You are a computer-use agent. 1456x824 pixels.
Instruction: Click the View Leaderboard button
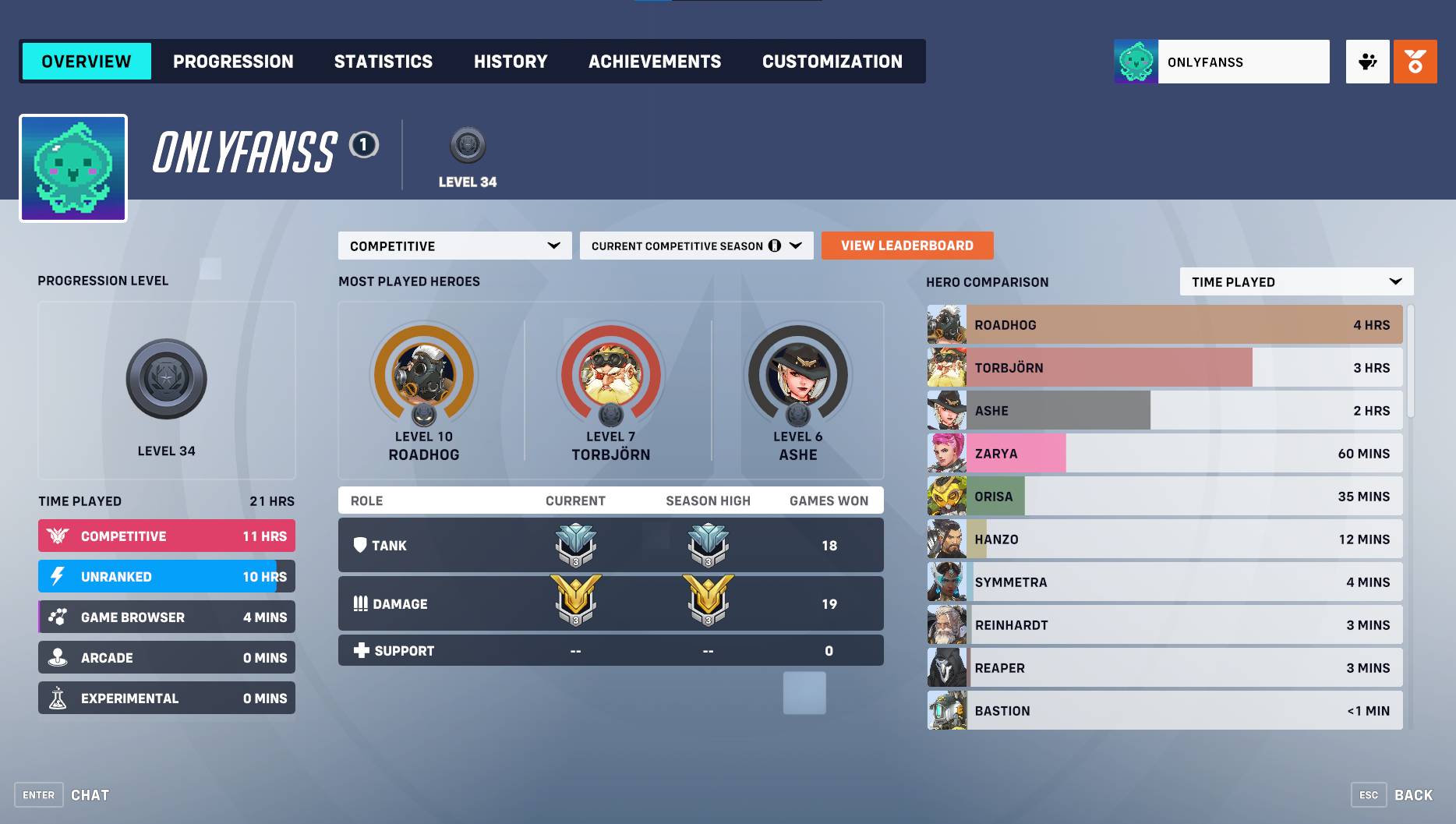[x=906, y=246]
